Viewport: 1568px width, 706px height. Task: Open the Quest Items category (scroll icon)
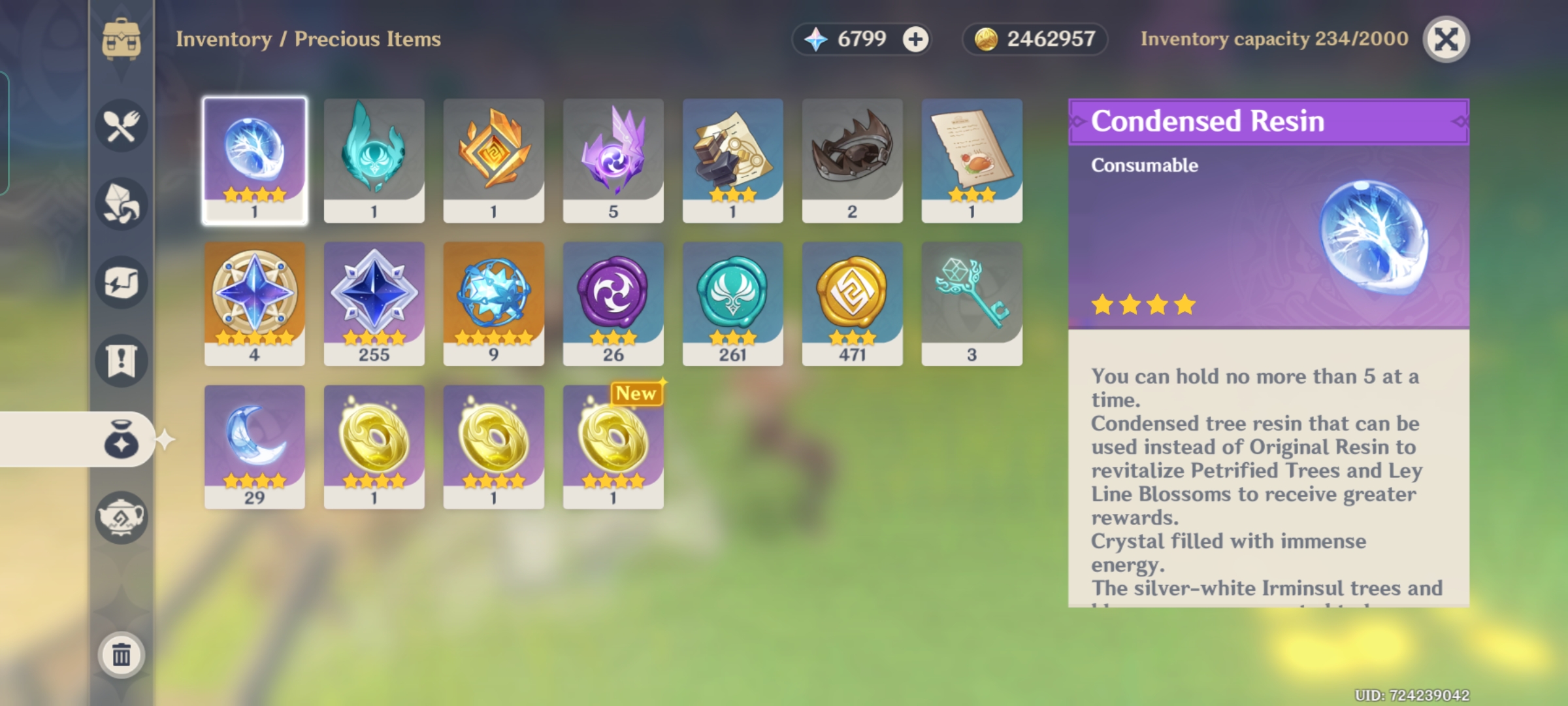[x=122, y=359]
